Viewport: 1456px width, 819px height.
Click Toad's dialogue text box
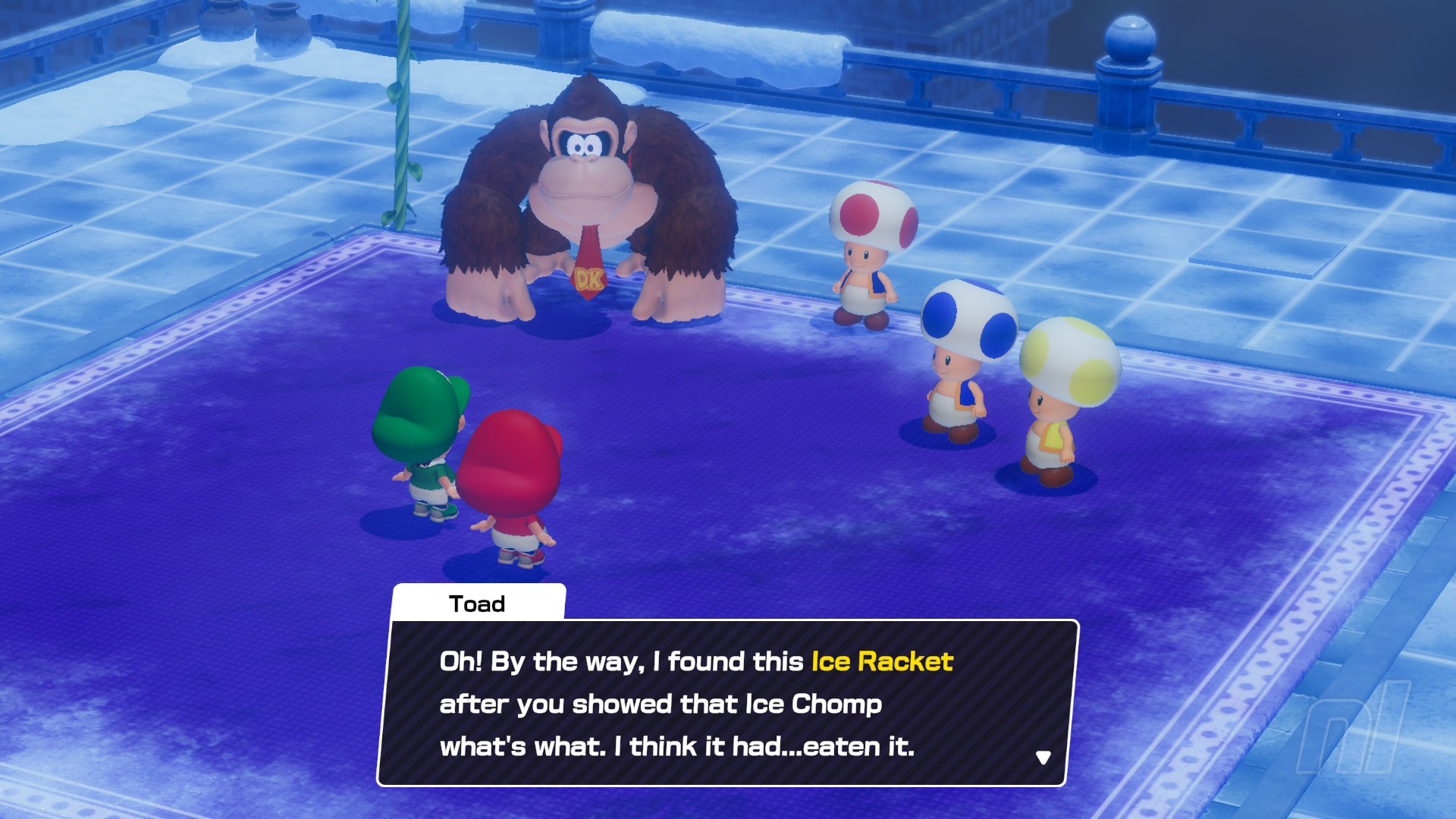tap(726, 703)
